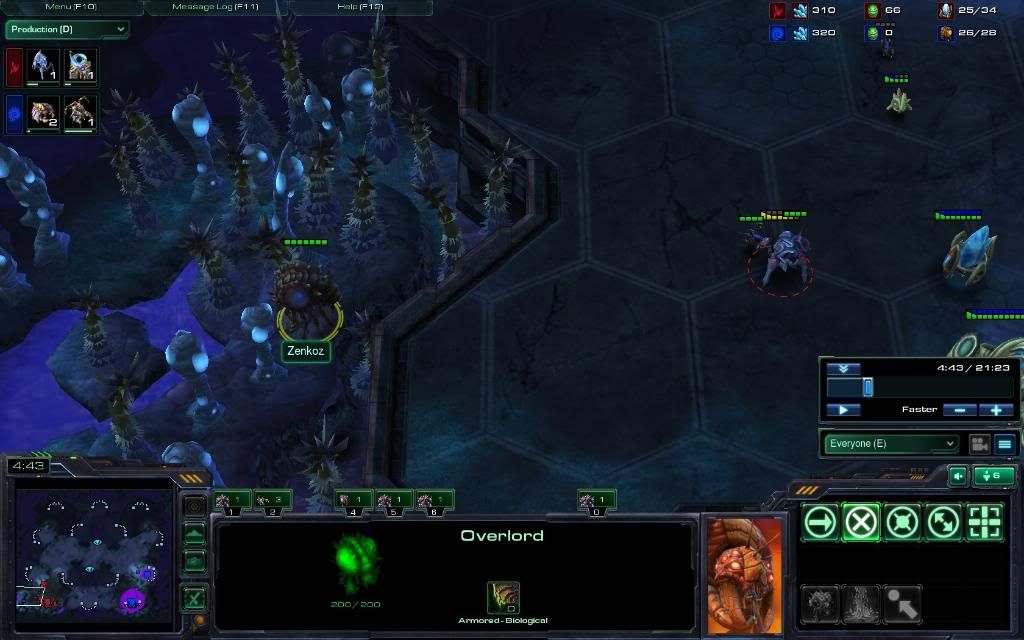This screenshot has width=1024, height=640.
Task: Select the Stop command
Action: point(861,521)
